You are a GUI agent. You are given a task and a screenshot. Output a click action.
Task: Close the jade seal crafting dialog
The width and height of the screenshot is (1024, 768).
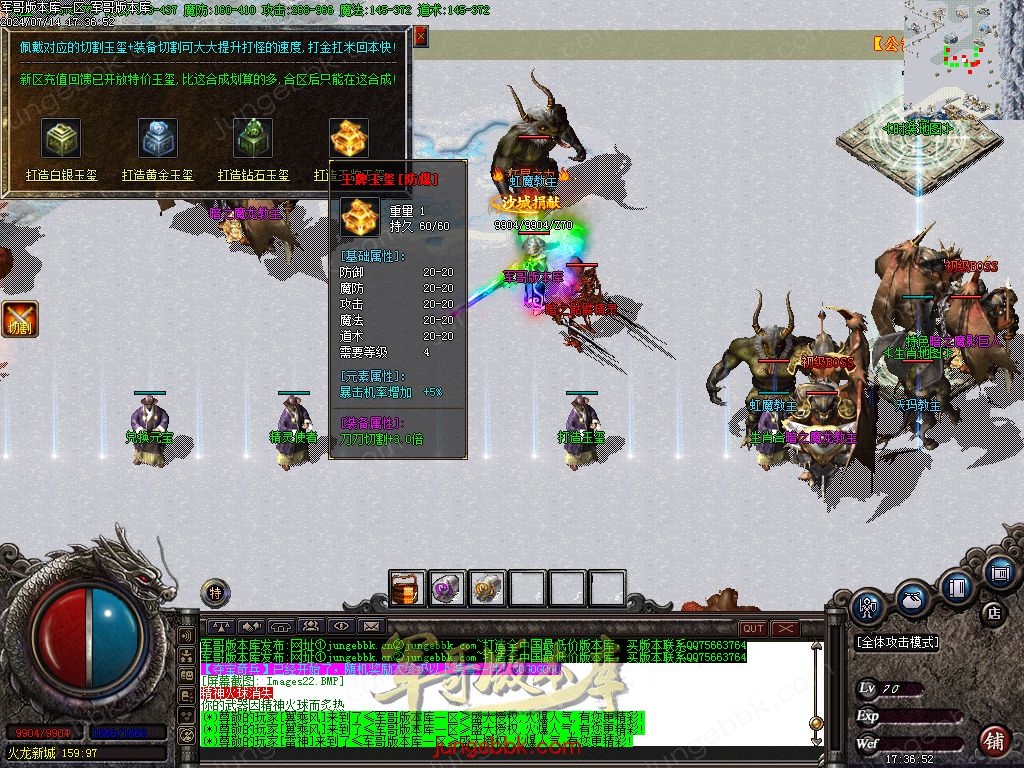[x=421, y=37]
